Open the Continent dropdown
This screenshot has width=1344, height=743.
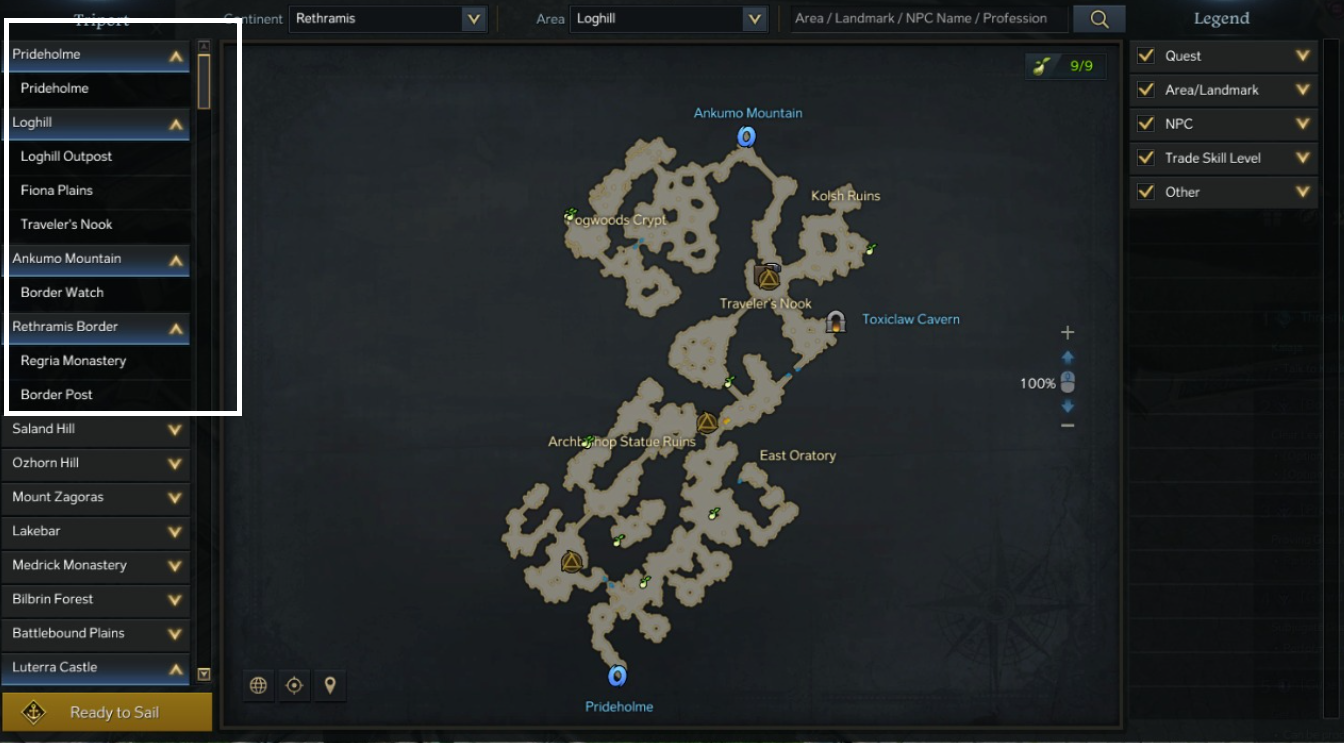[x=473, y=18]
